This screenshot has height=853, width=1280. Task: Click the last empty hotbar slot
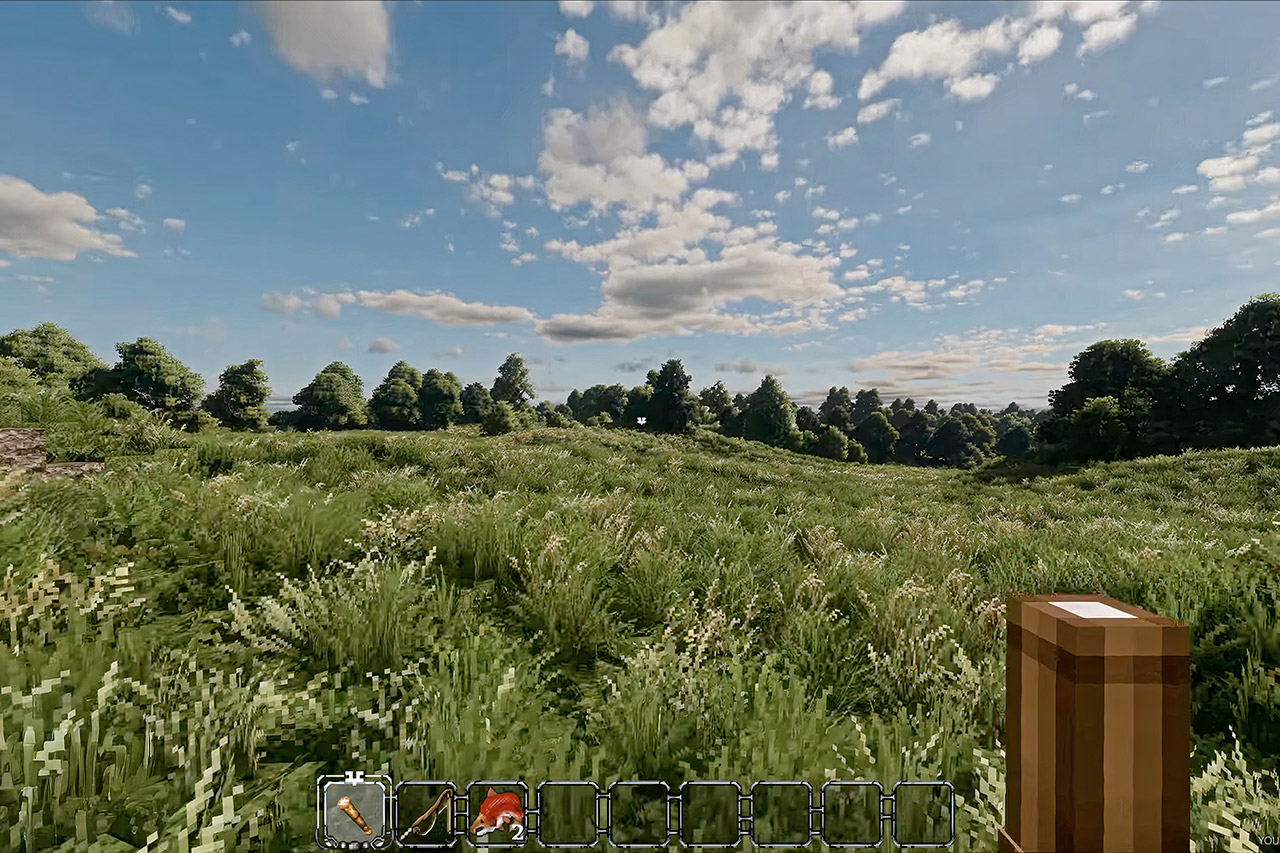[925, 812]
